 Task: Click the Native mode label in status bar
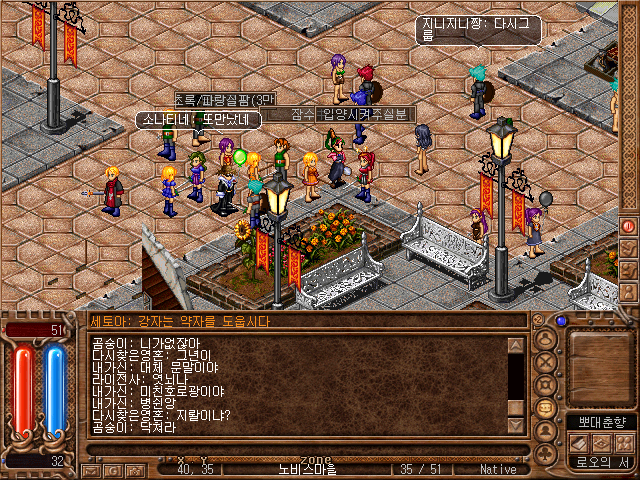click(x=498, y=468)
